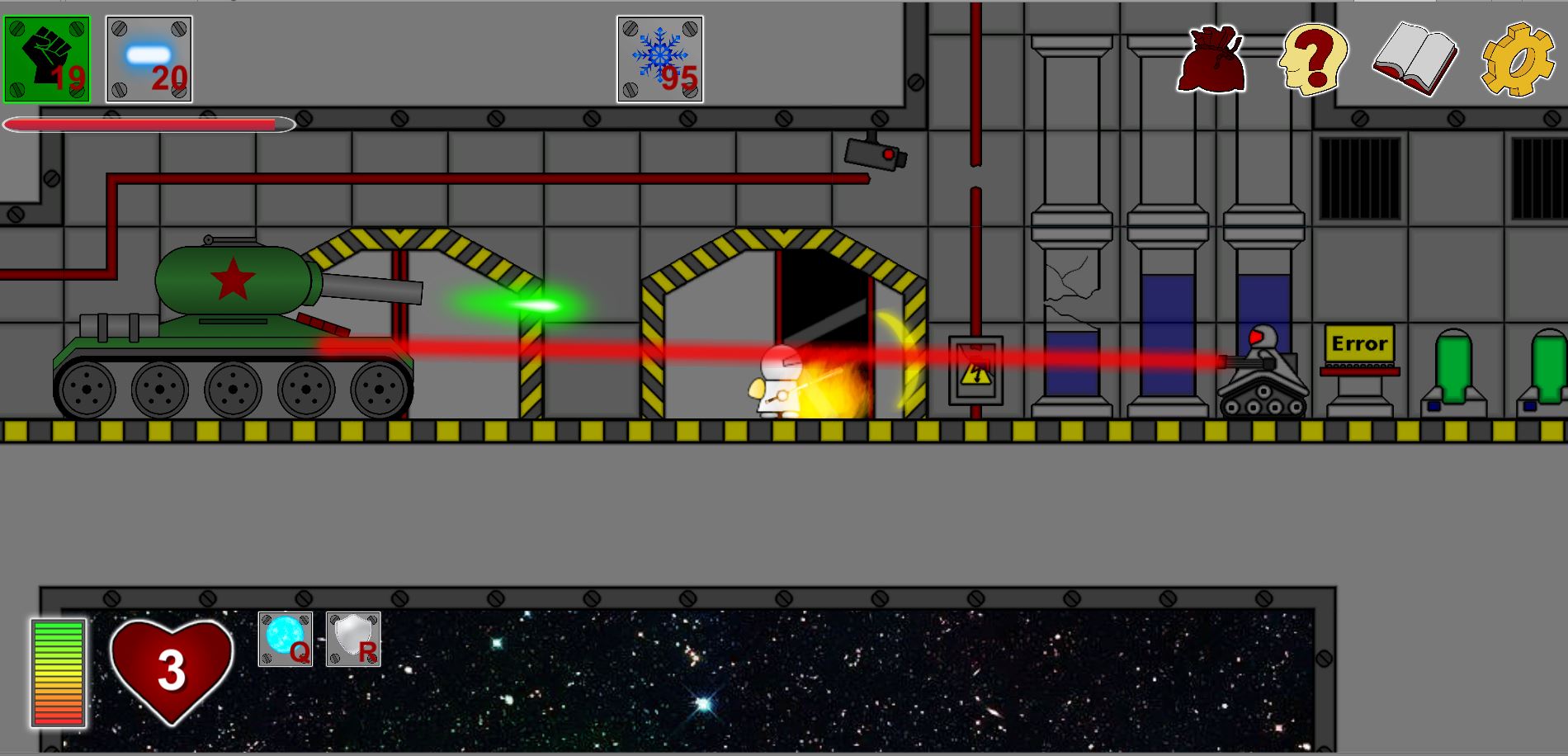Open the red loot bag inventory
Image resolution: width=1568 pixels, height=756 pixels.
[1211, 59]
